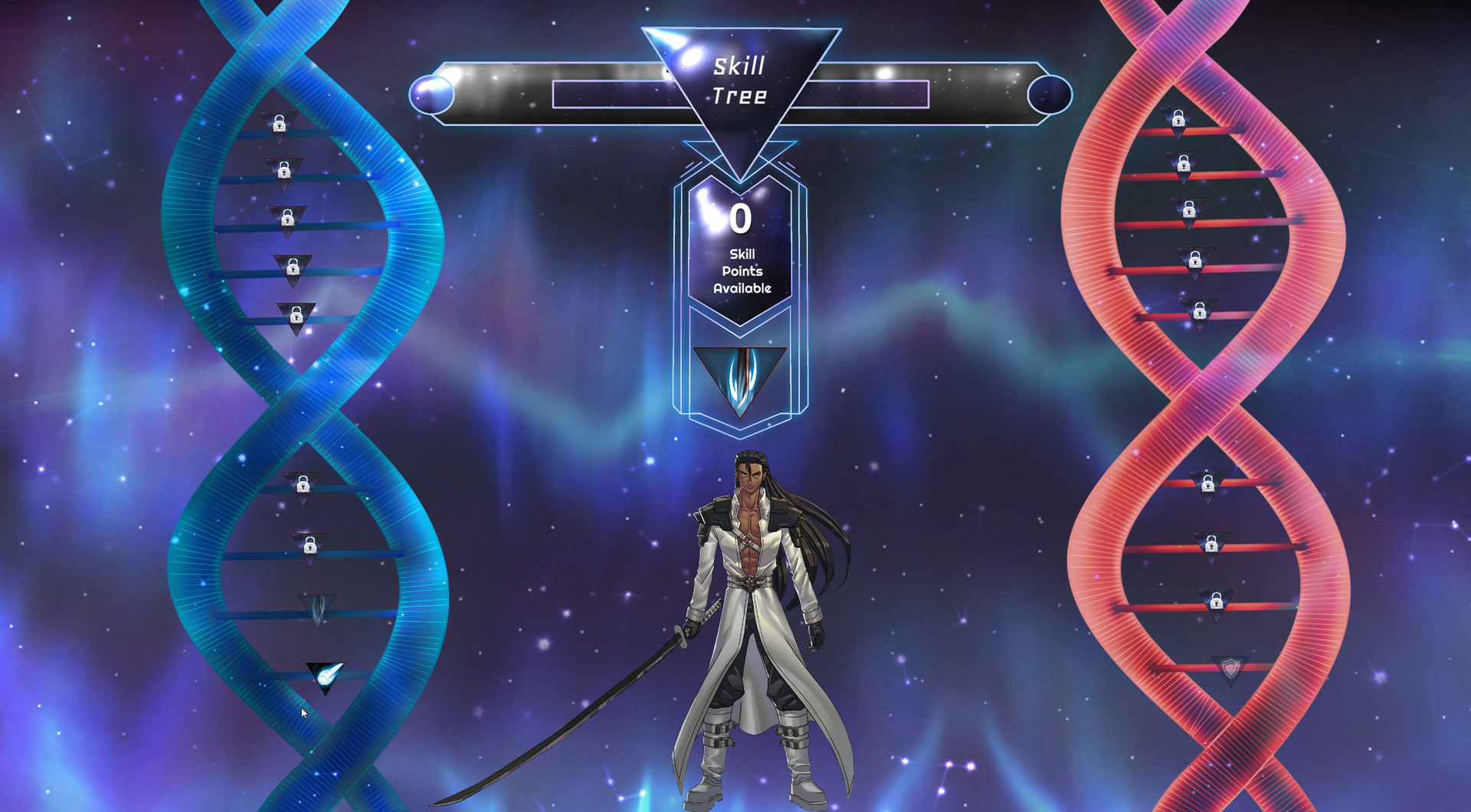Viewport: 1471px width, 812px height.
Task: Click the faded flame skill above the comet node
Action: (316, 607)
